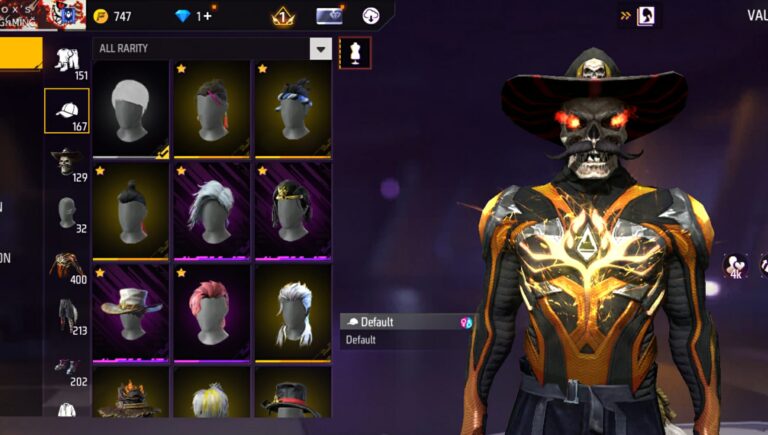Select the shoes category tab
Screen dimensions: 768x435
[67, 367]
